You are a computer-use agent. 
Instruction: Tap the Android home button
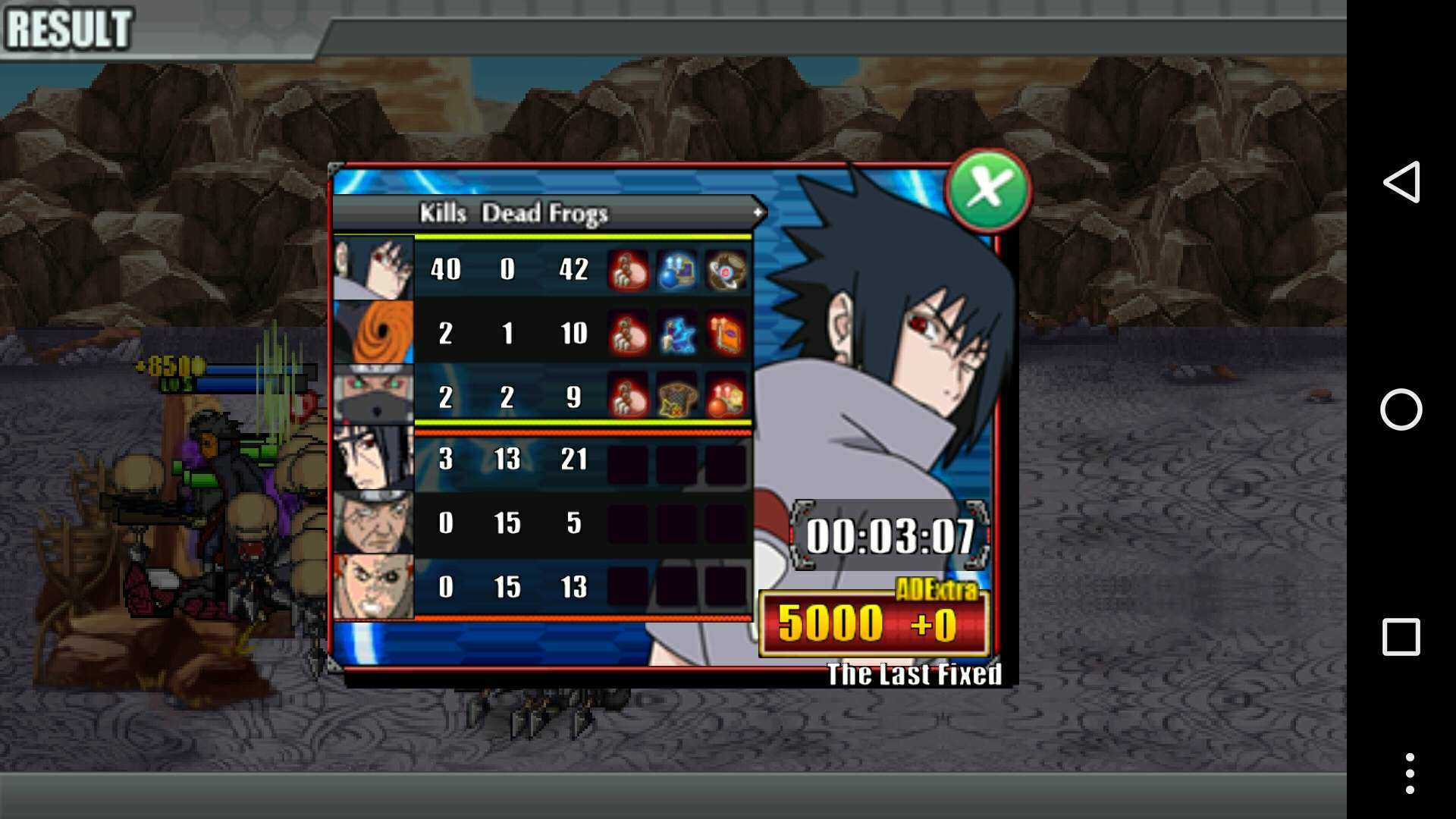tap(1401, 409)
